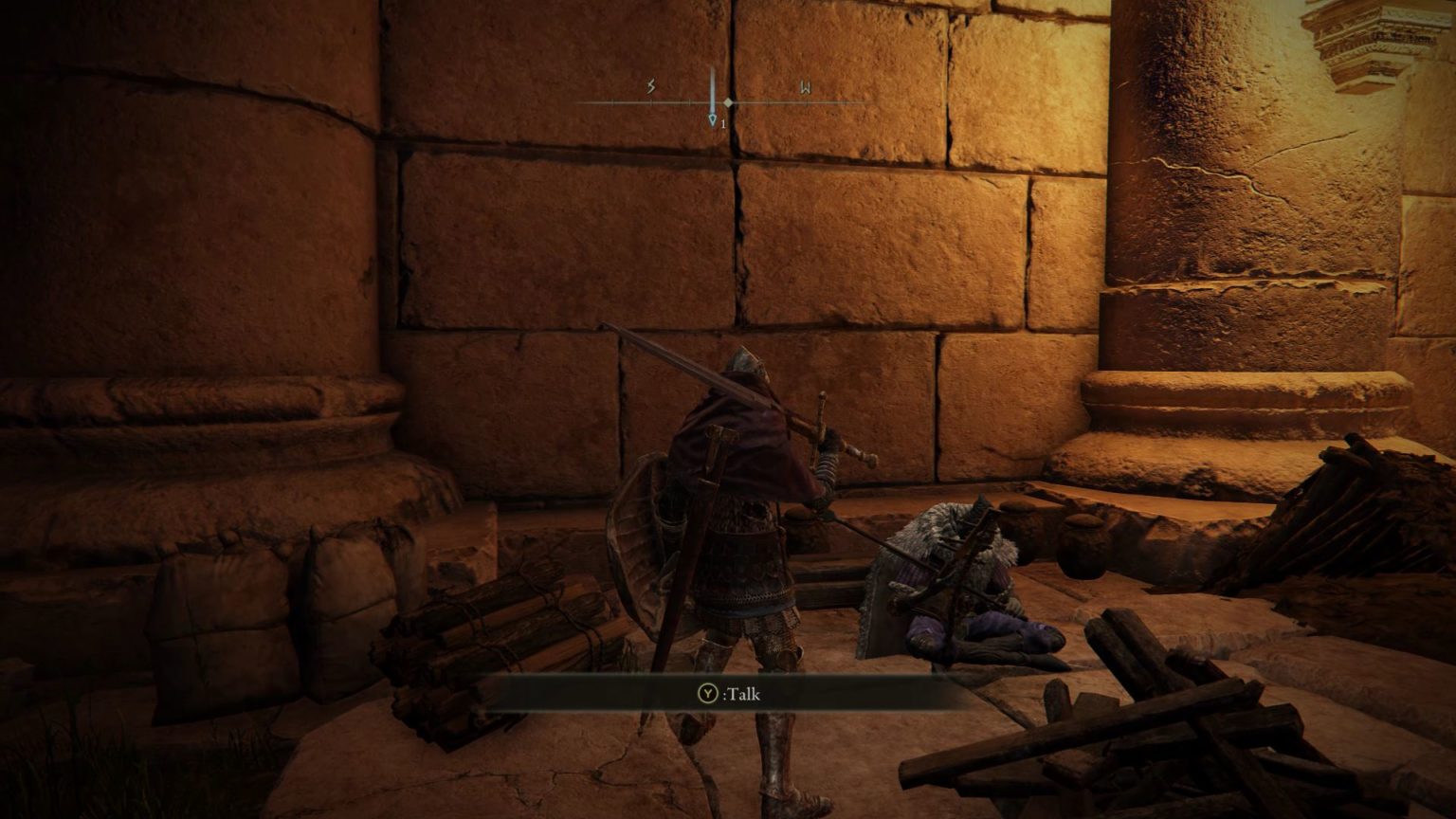Click the S direction rune on the compass
The width and height of the screenshot is (1456, 819).
pos(651,86)
